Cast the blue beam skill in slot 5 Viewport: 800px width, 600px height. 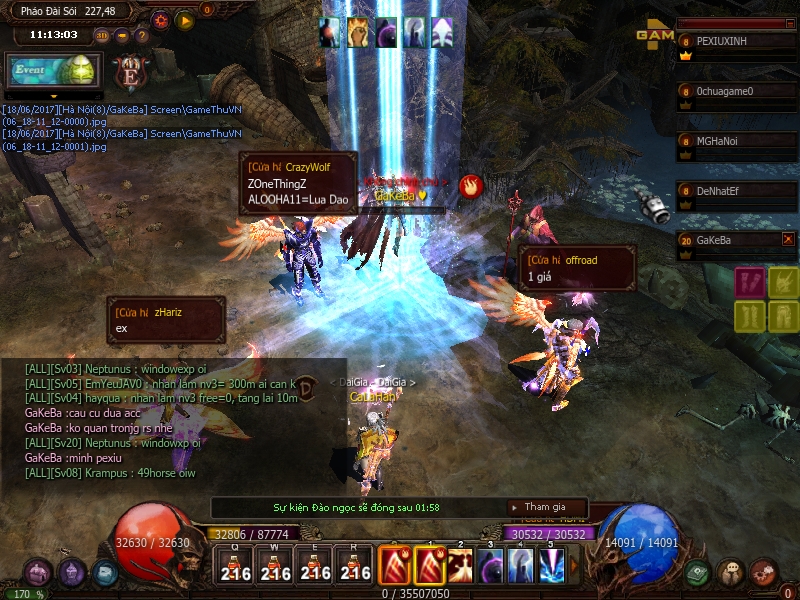tap(551, 566)
